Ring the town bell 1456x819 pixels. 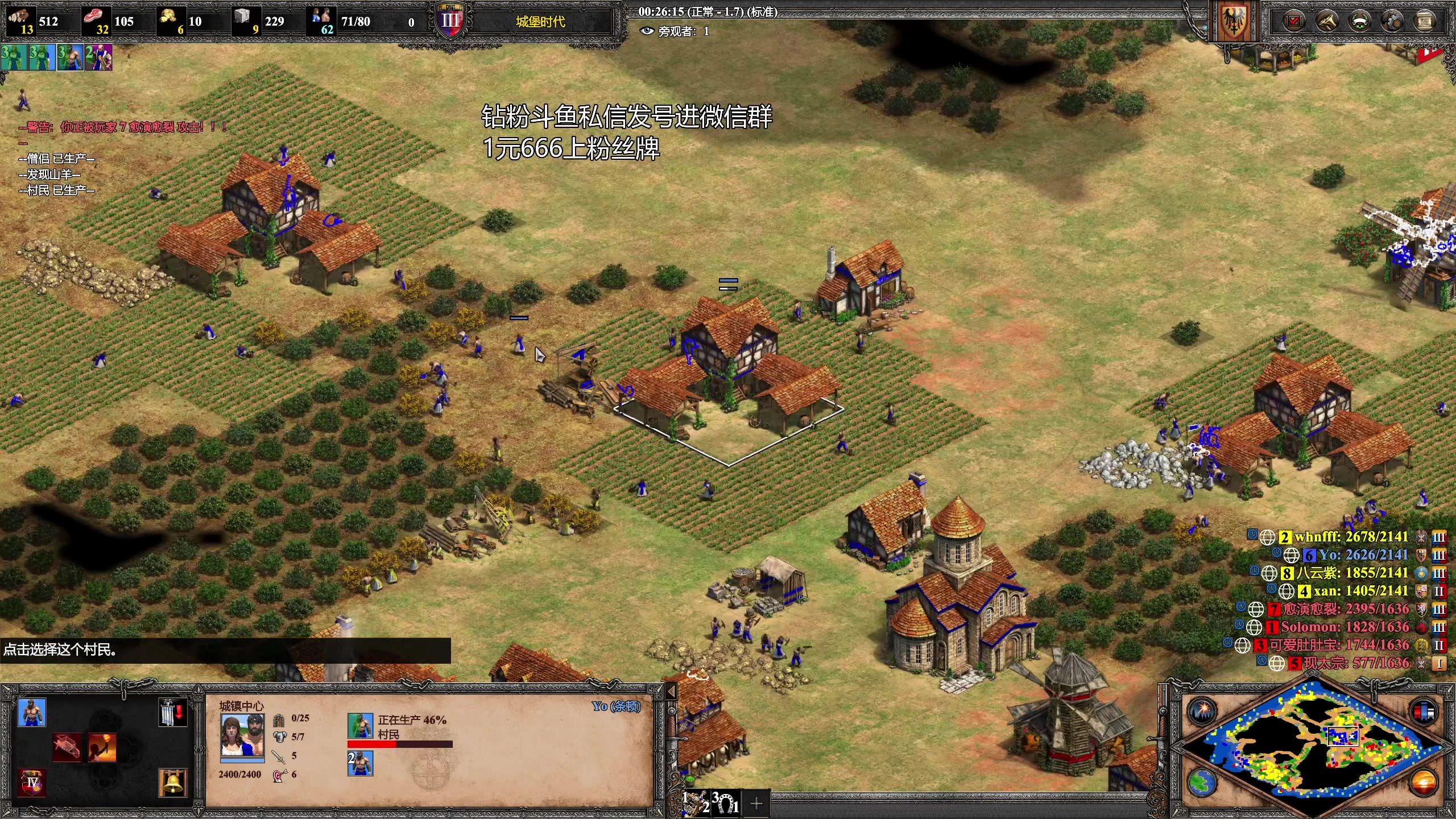173,783
